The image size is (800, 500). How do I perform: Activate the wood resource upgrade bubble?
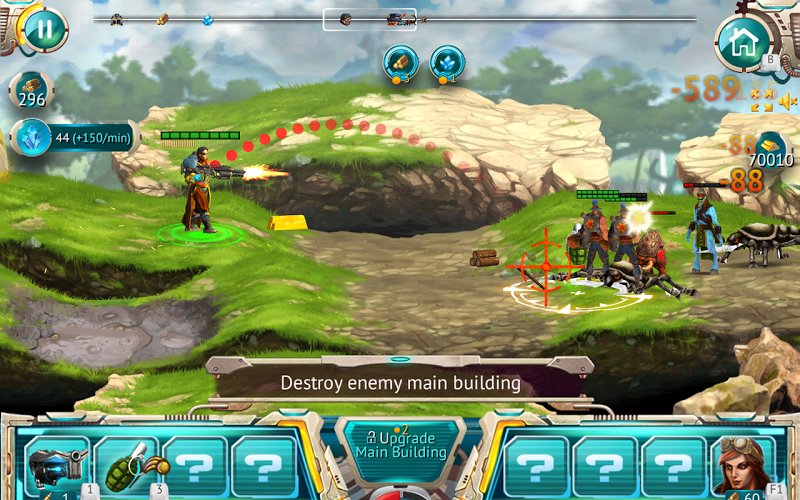(401, 62)
